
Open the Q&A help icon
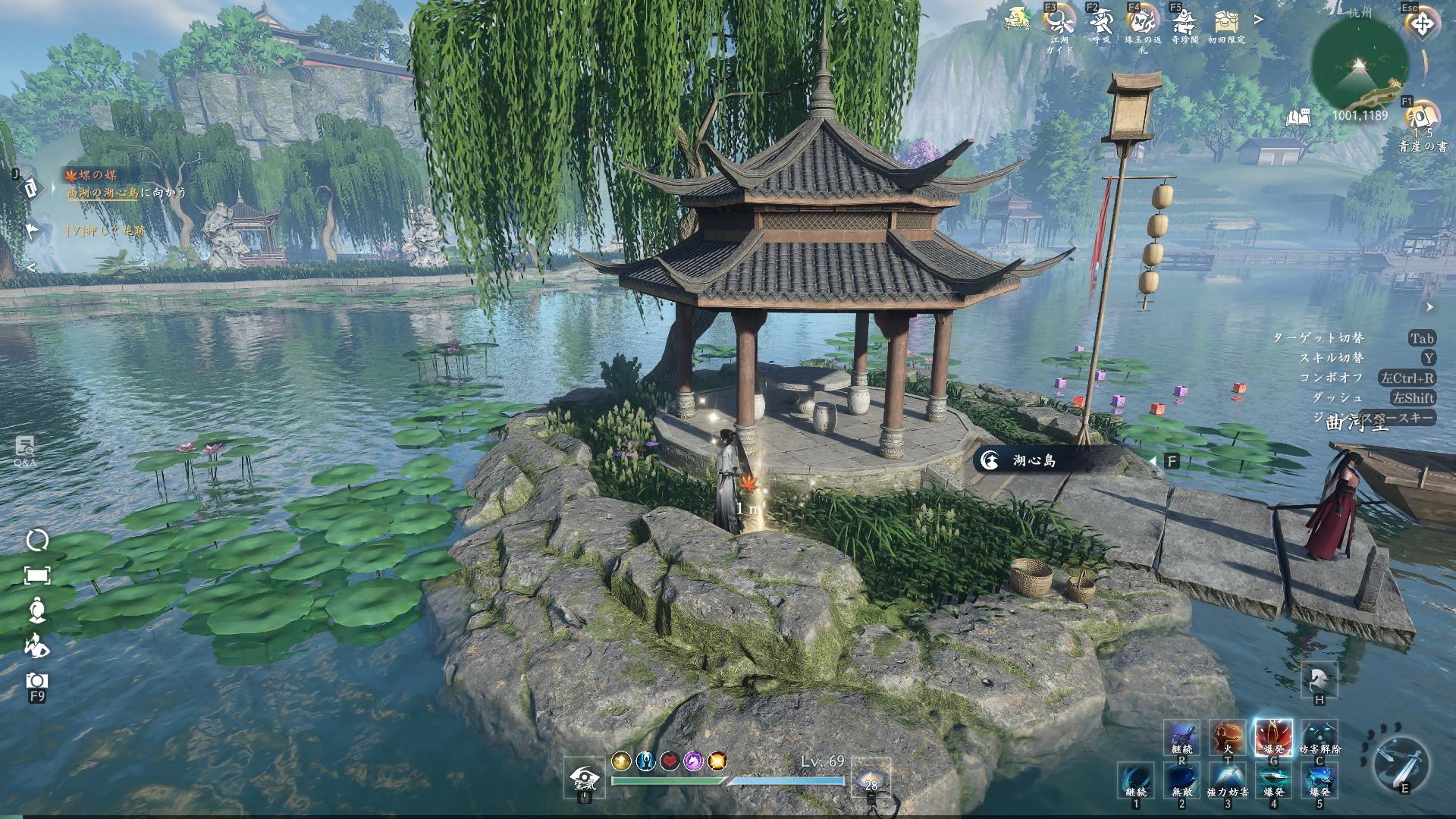[x=25, y=447]
